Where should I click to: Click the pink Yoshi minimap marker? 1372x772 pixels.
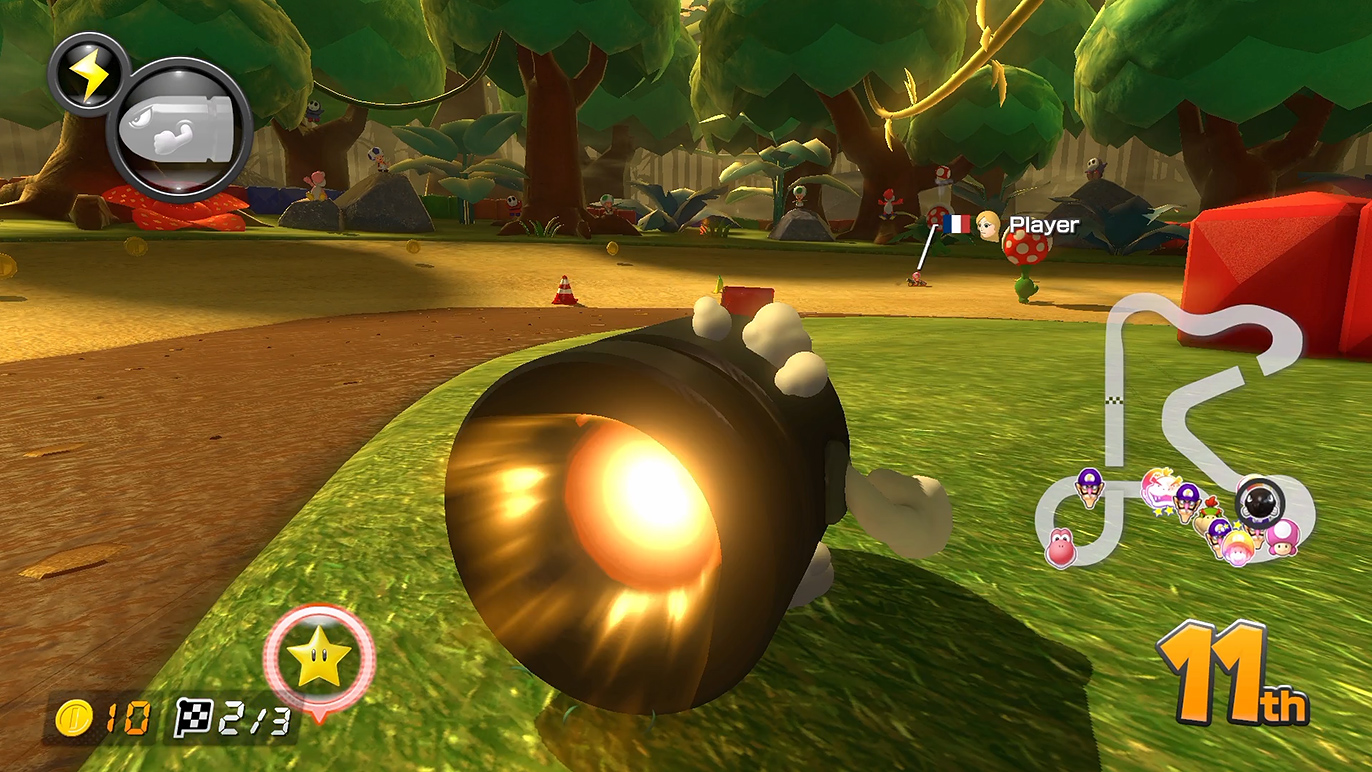pos(1060,547)
